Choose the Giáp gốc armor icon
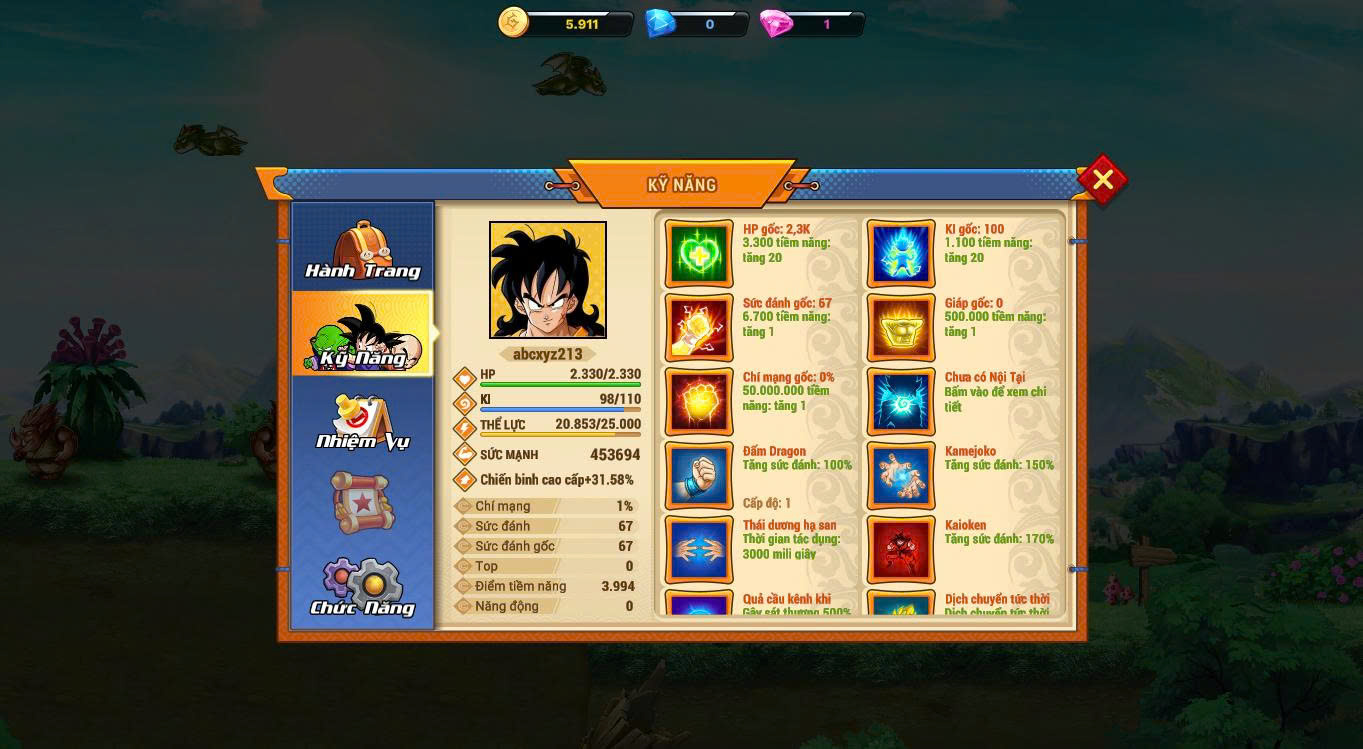This screenshot has width=1363, height=749. 901,328
